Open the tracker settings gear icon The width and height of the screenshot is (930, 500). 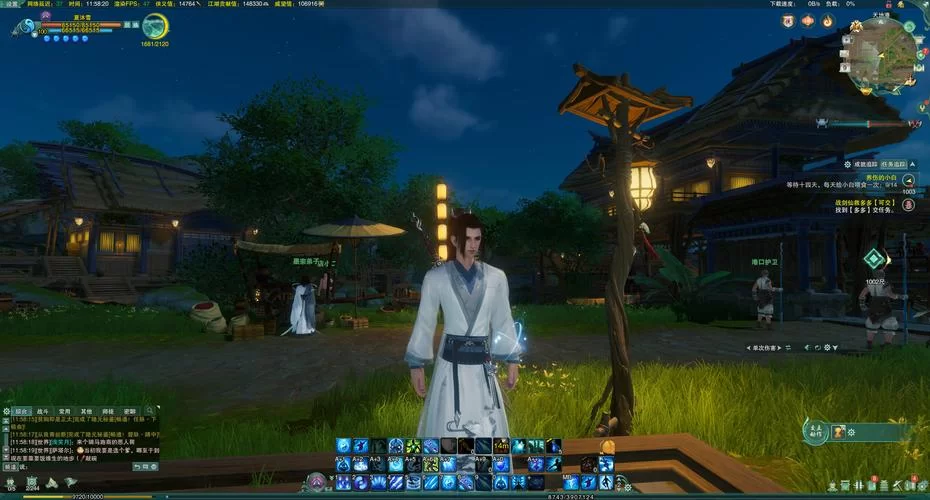pos(848,163)
